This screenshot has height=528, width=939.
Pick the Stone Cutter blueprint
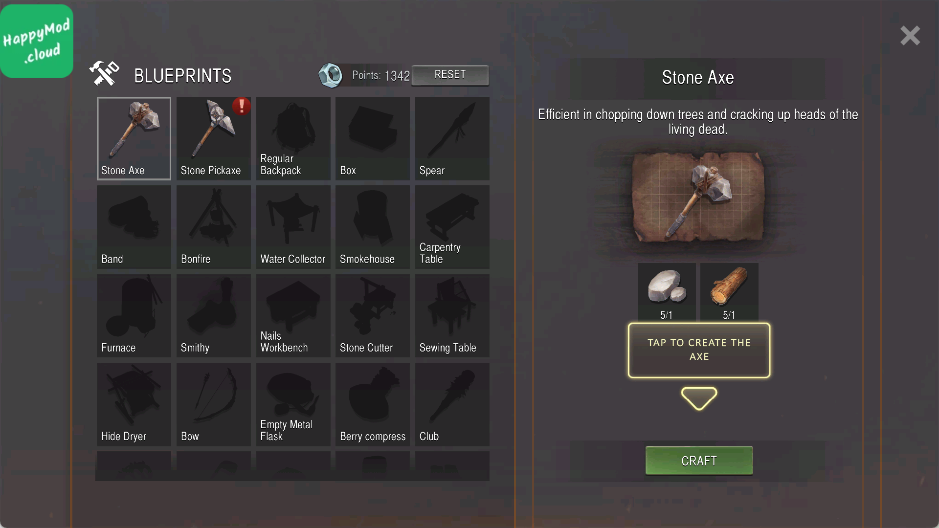click(372, 316)
